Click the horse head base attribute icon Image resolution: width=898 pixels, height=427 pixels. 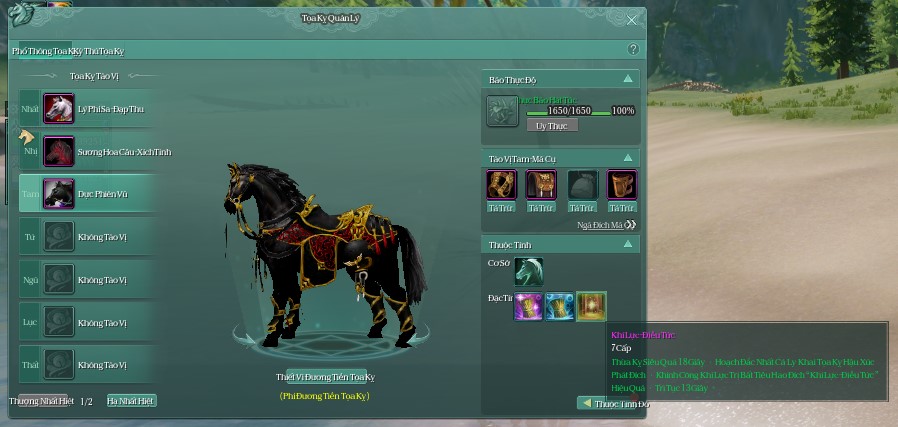(529, 270)
